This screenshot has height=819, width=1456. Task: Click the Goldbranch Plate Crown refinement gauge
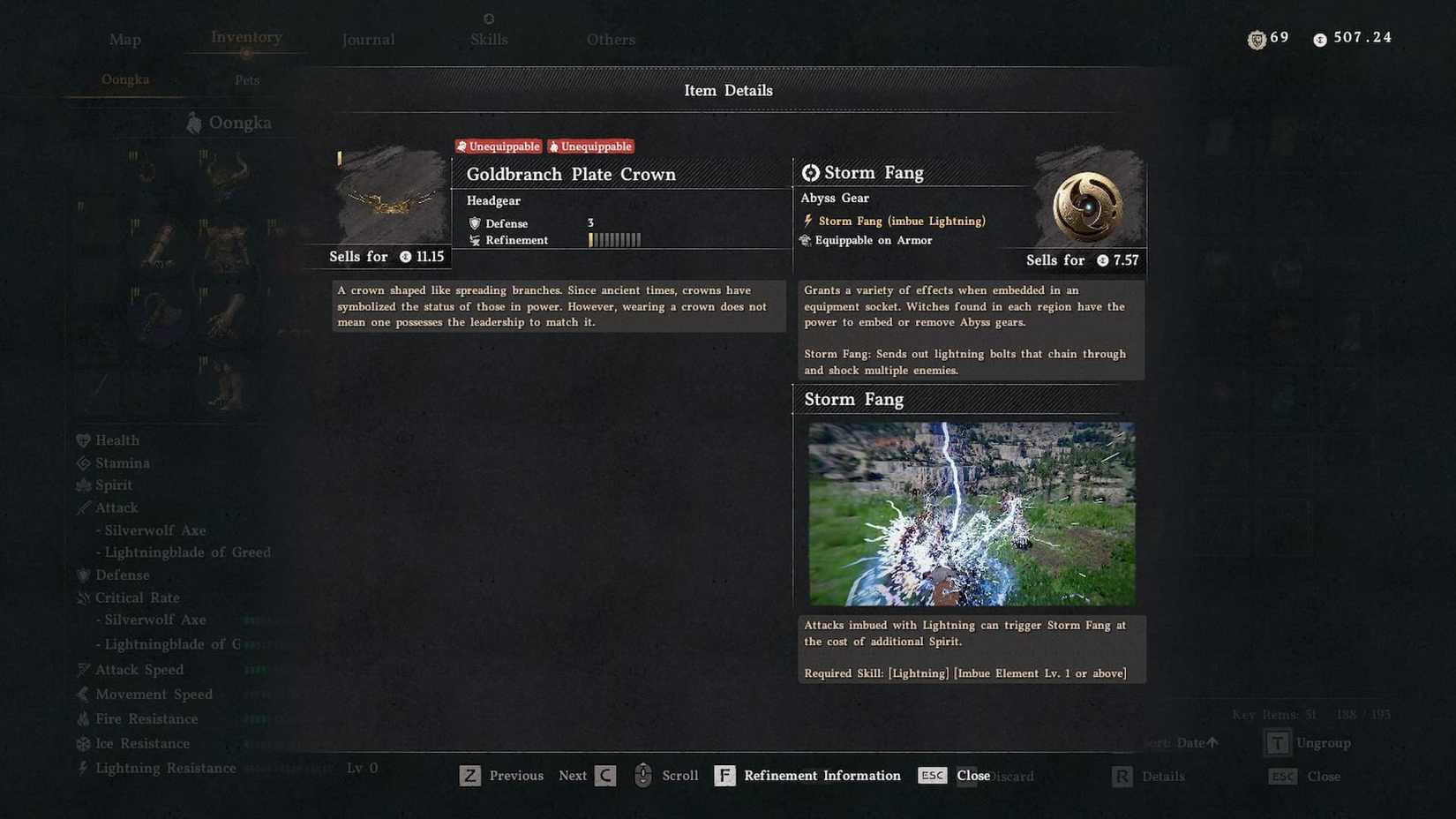[x=615, y=239]
